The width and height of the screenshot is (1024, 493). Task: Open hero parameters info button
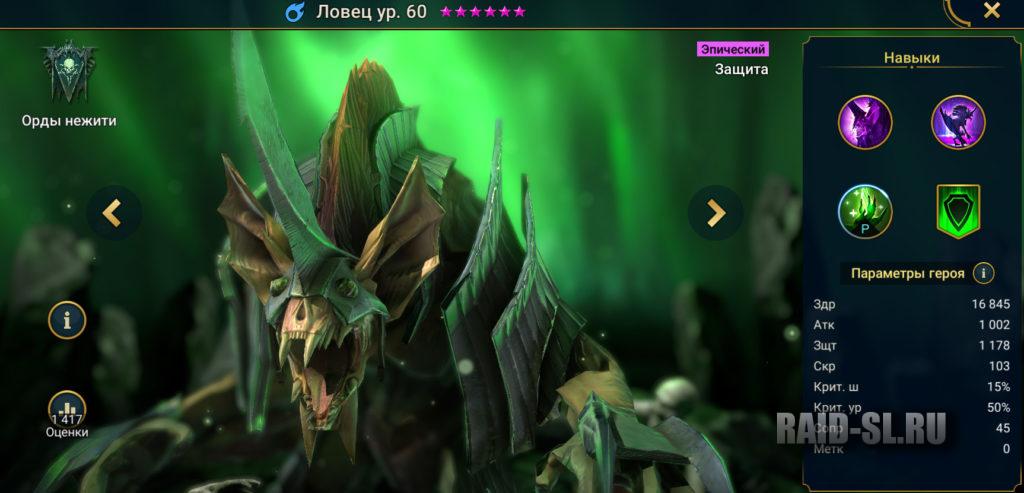click(x=984, y=273)
